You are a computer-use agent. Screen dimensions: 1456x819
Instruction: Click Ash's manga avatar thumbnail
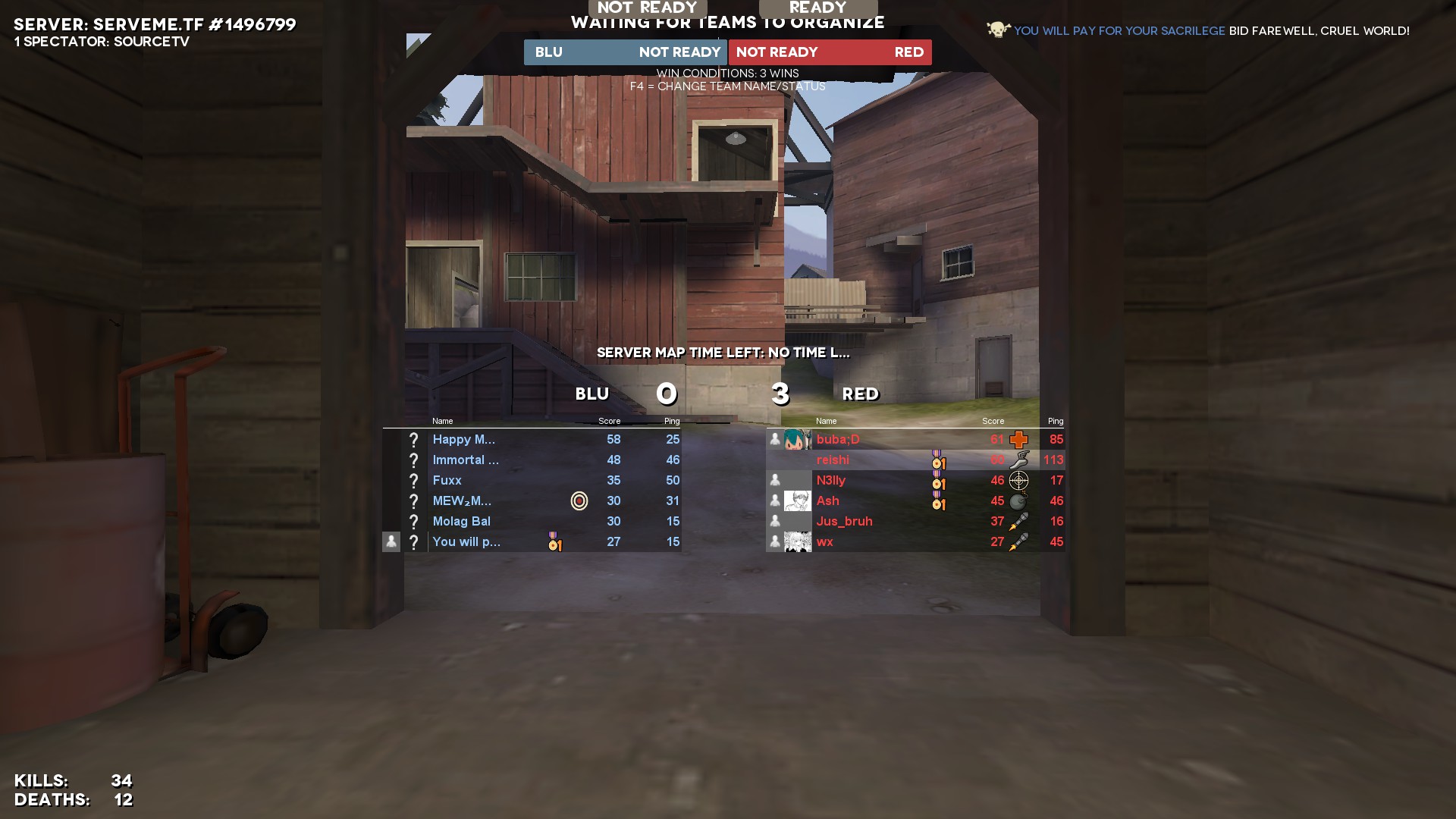pos(798,501)
